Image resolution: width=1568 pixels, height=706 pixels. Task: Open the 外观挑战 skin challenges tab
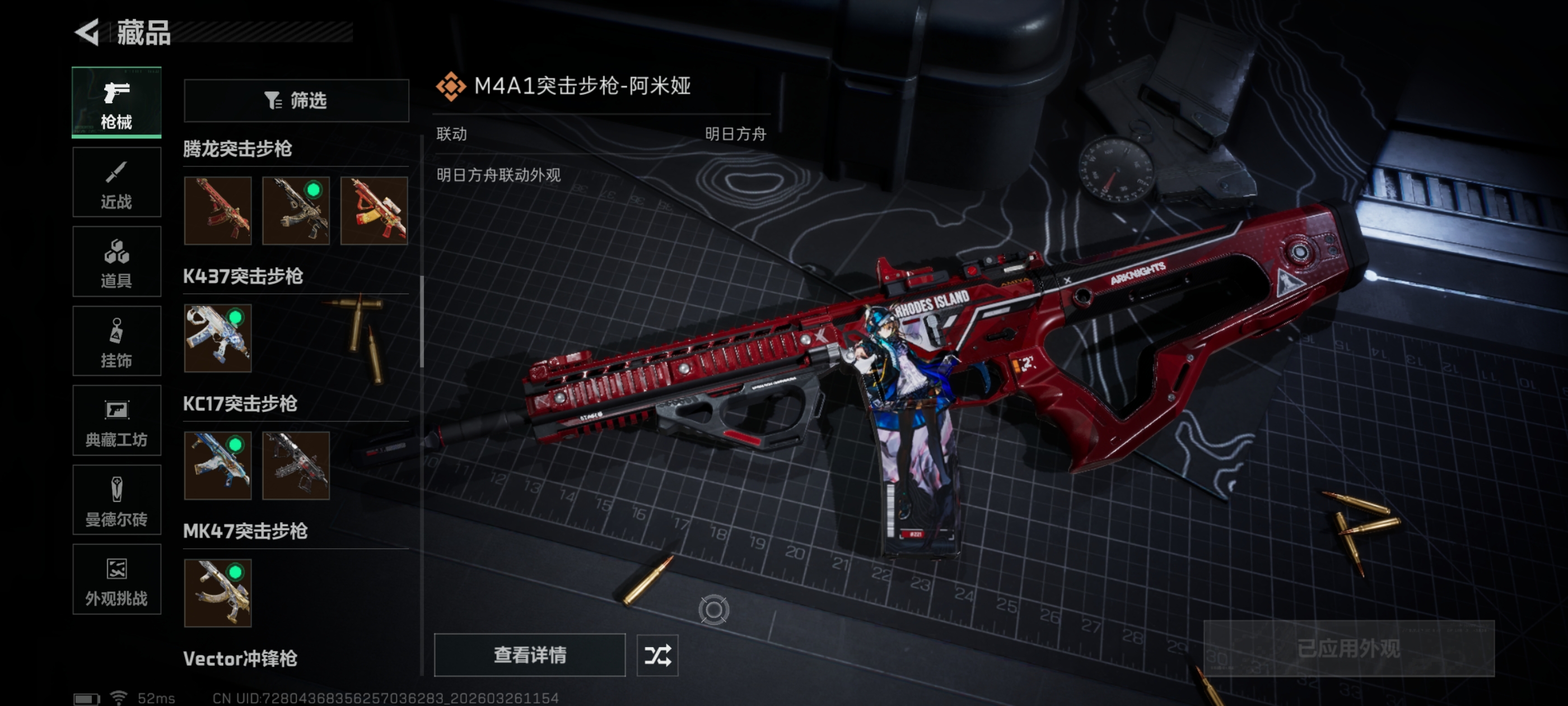[x=116, y=579]
